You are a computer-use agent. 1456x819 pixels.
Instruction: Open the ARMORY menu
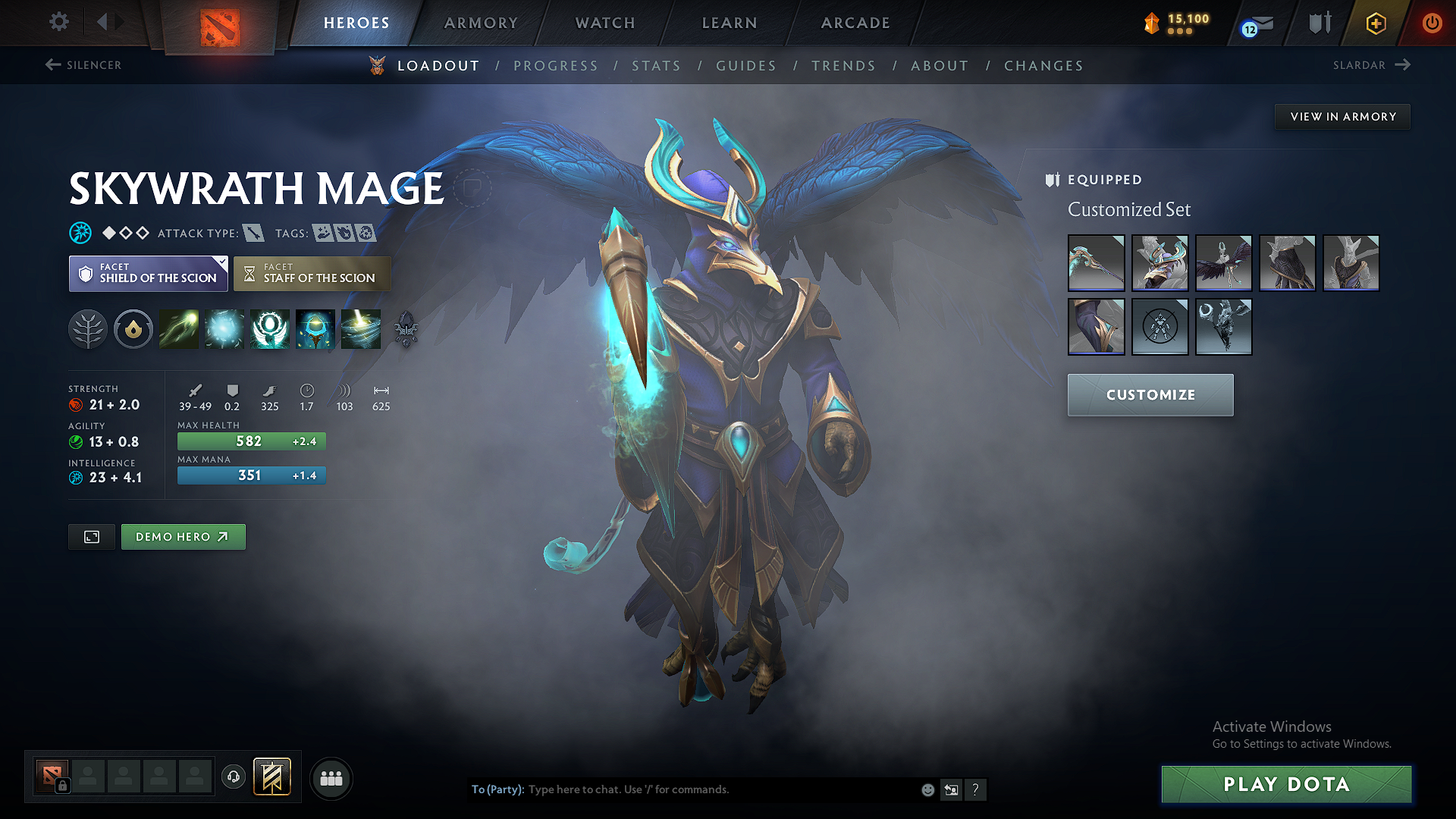[x=480, y=23]
